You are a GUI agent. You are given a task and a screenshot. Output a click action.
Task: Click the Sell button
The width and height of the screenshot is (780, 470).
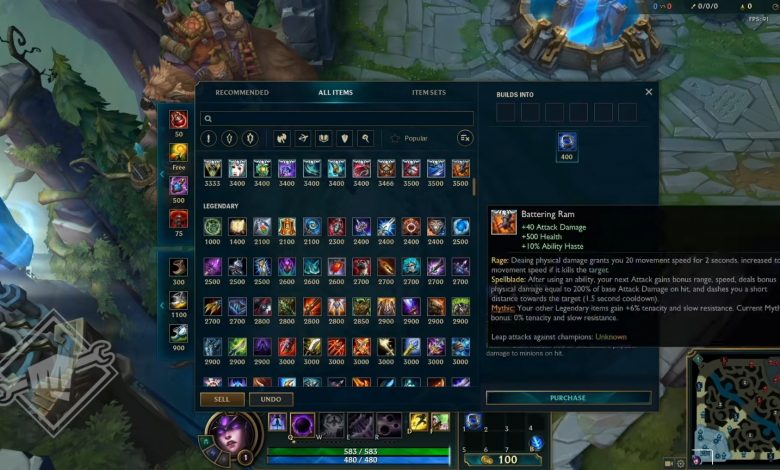point(222,399)
